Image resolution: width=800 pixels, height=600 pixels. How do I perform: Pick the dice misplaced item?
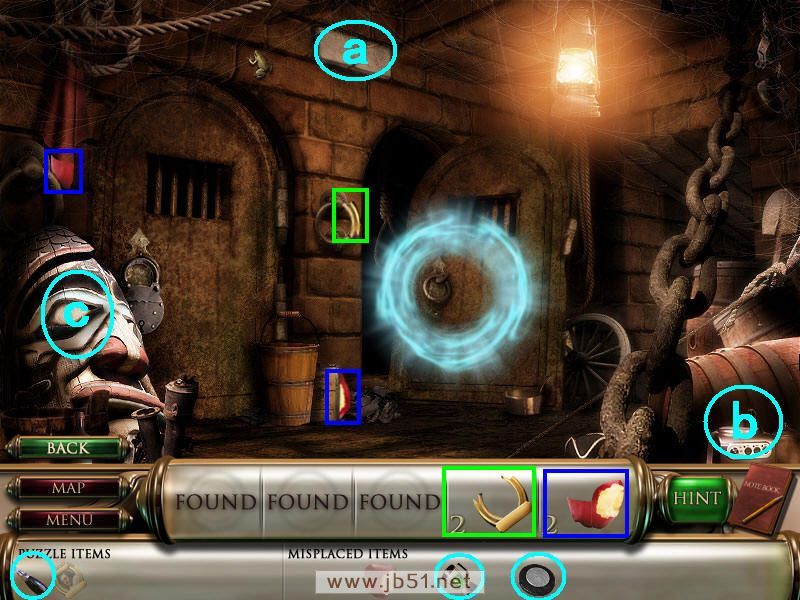pos(458,577)
